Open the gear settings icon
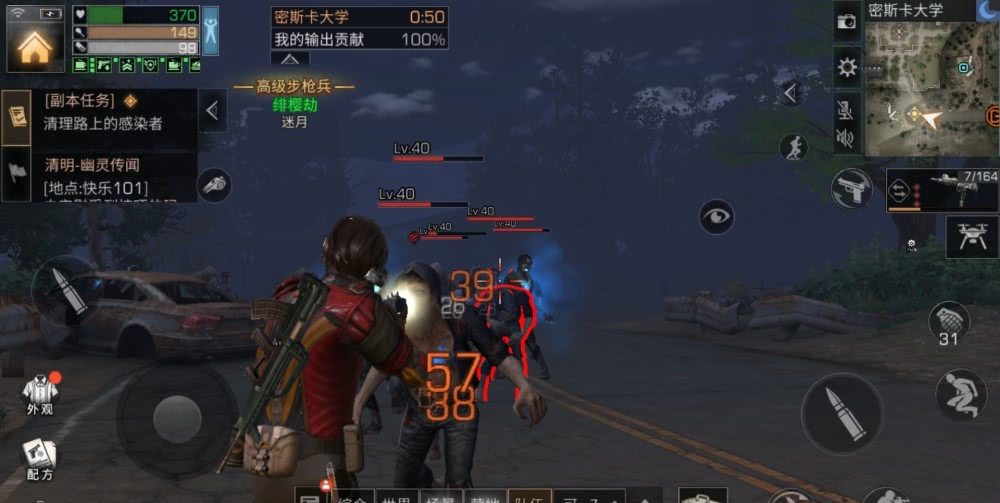This screenshot has width=1000, height=503. click(847, 68)
